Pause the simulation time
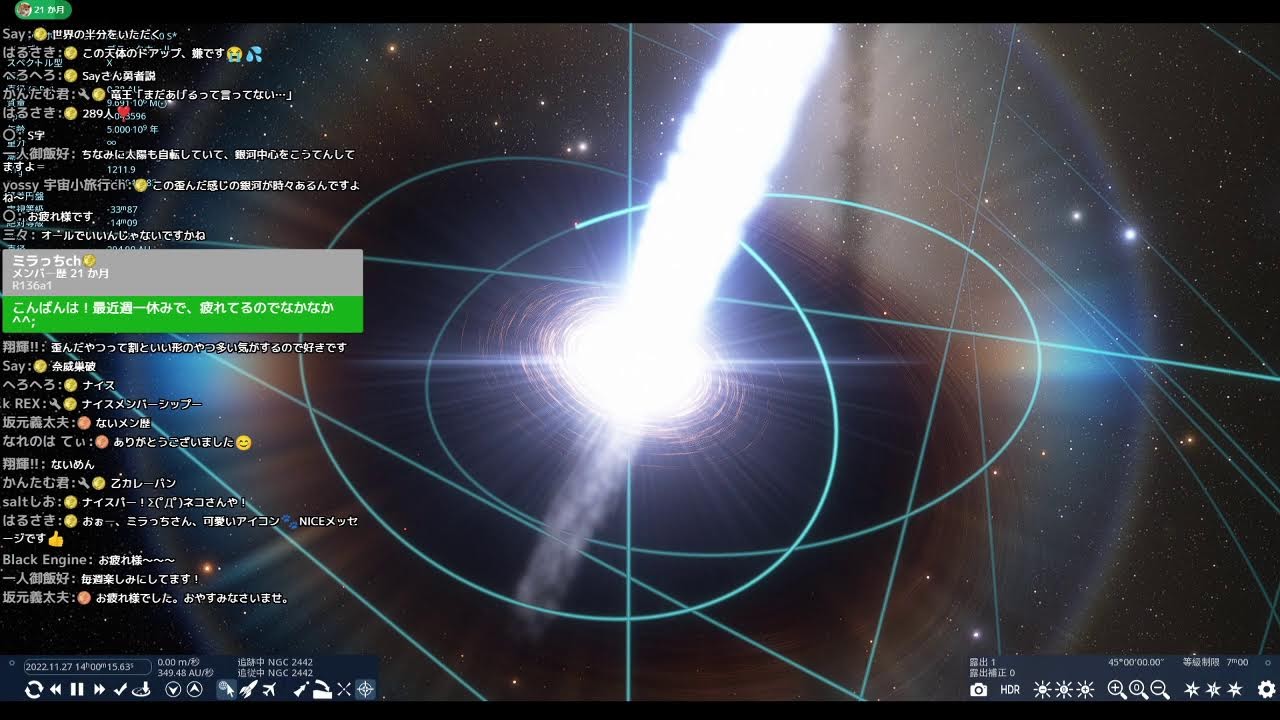This screenshot has height=720, width=1280. click(x=77, y=689)
